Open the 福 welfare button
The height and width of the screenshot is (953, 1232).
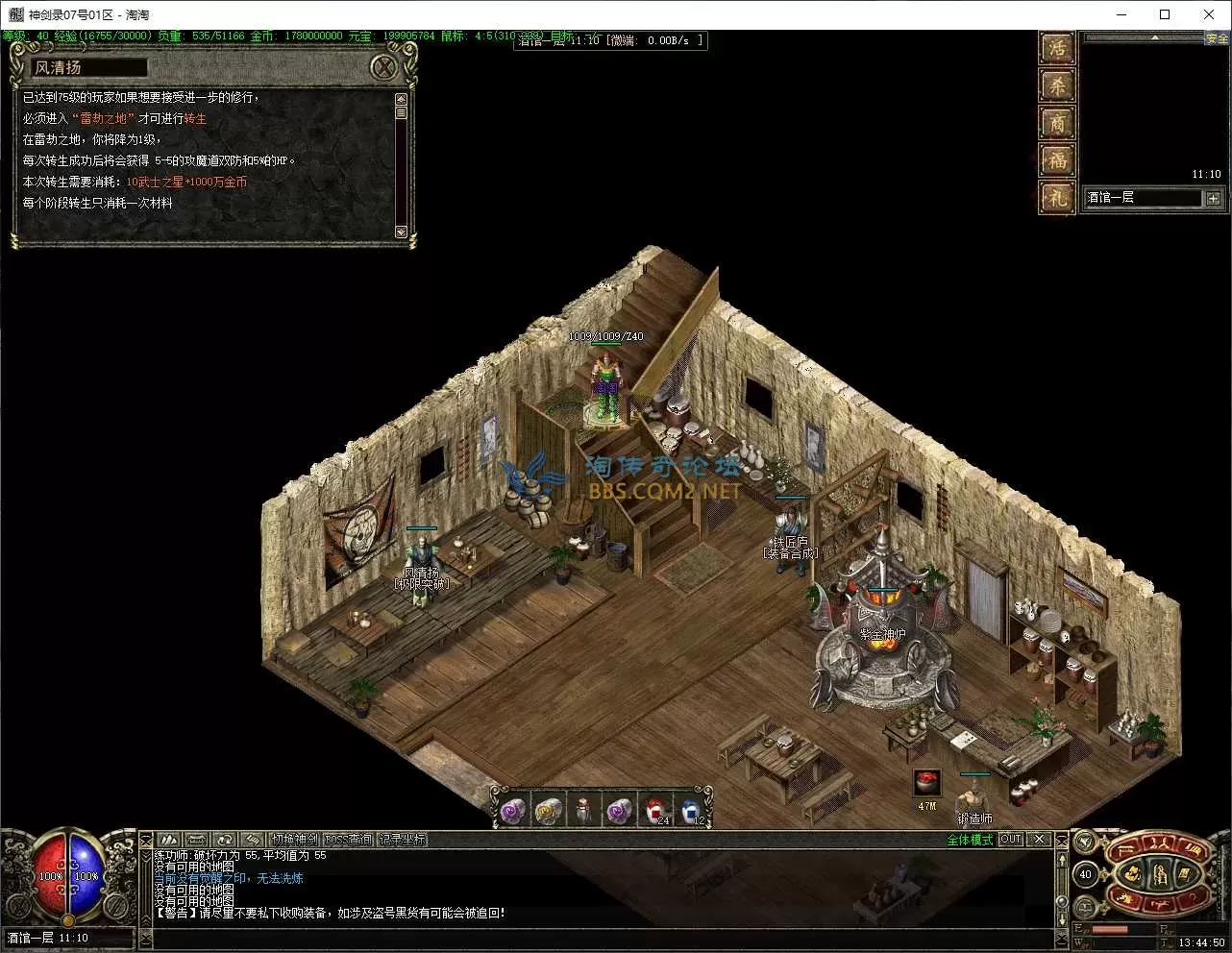1057,160
